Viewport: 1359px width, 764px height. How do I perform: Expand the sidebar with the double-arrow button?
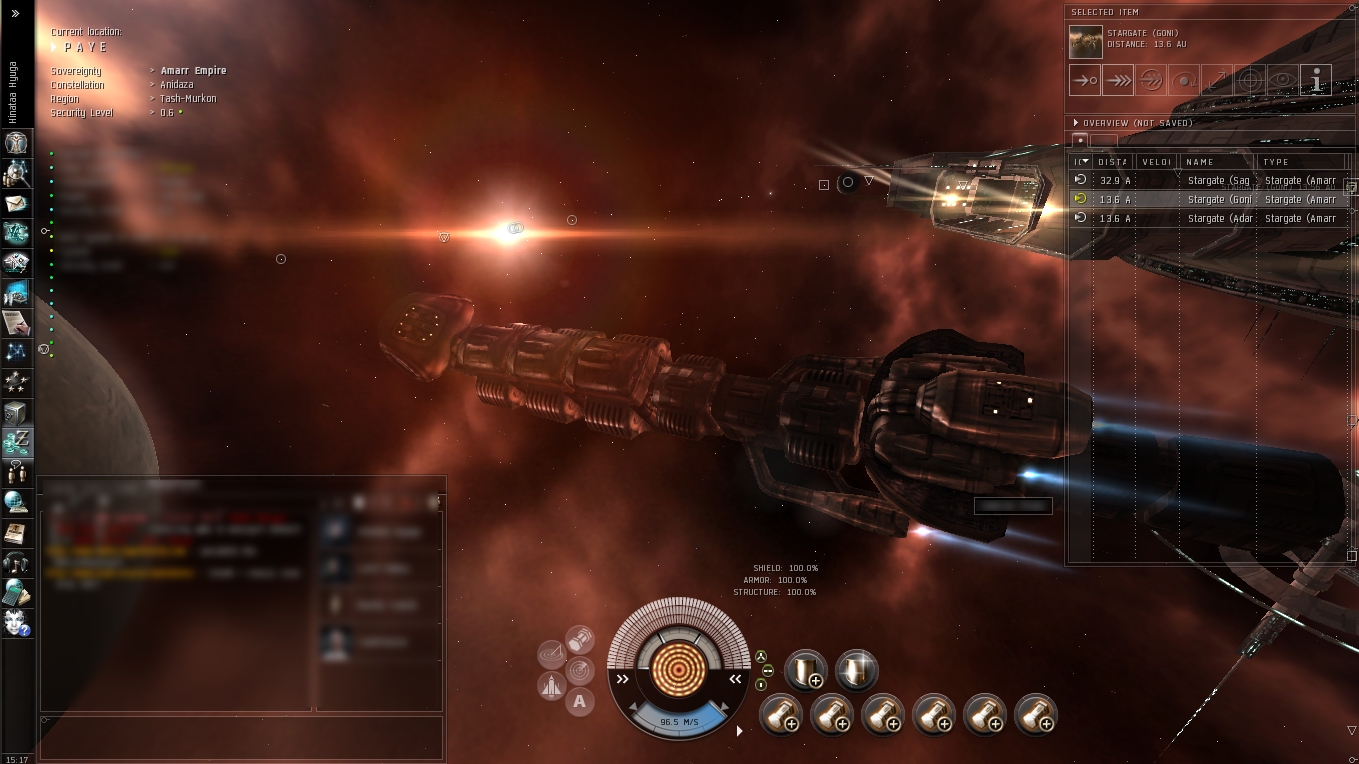(16, 14)
